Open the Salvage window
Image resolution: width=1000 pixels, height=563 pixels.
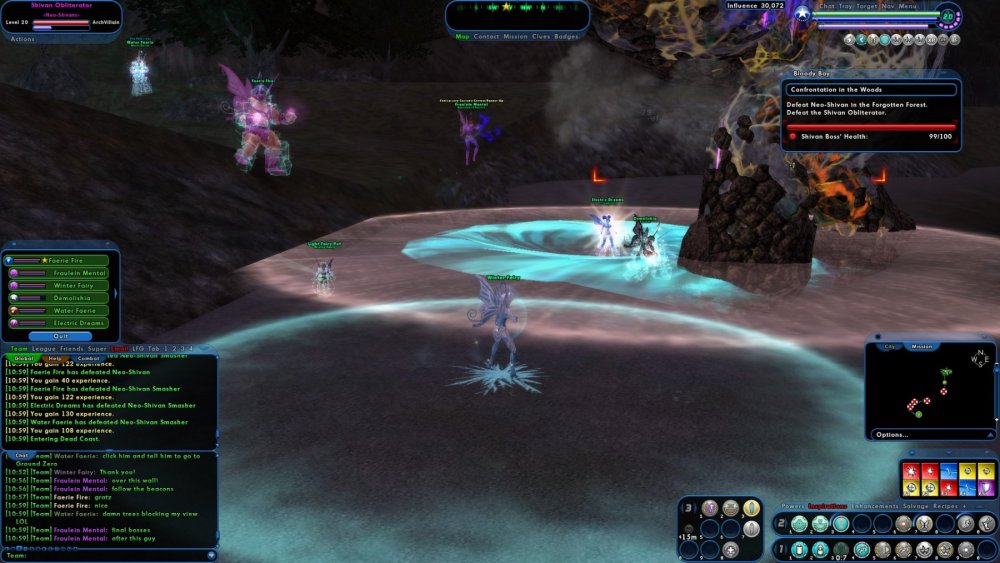[x=915, y=507]
